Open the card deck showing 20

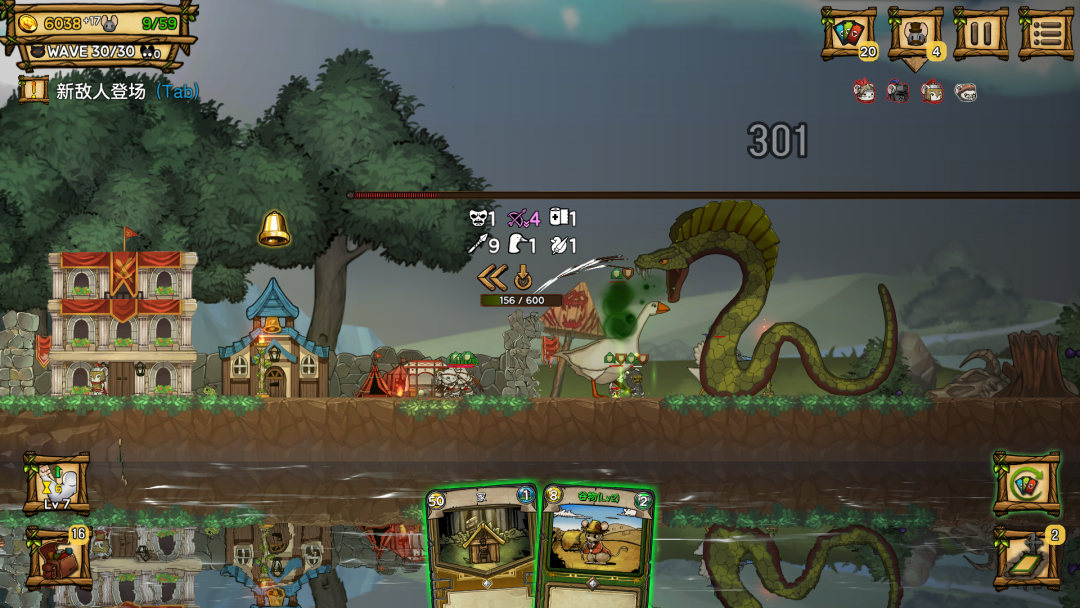point(848,34)
